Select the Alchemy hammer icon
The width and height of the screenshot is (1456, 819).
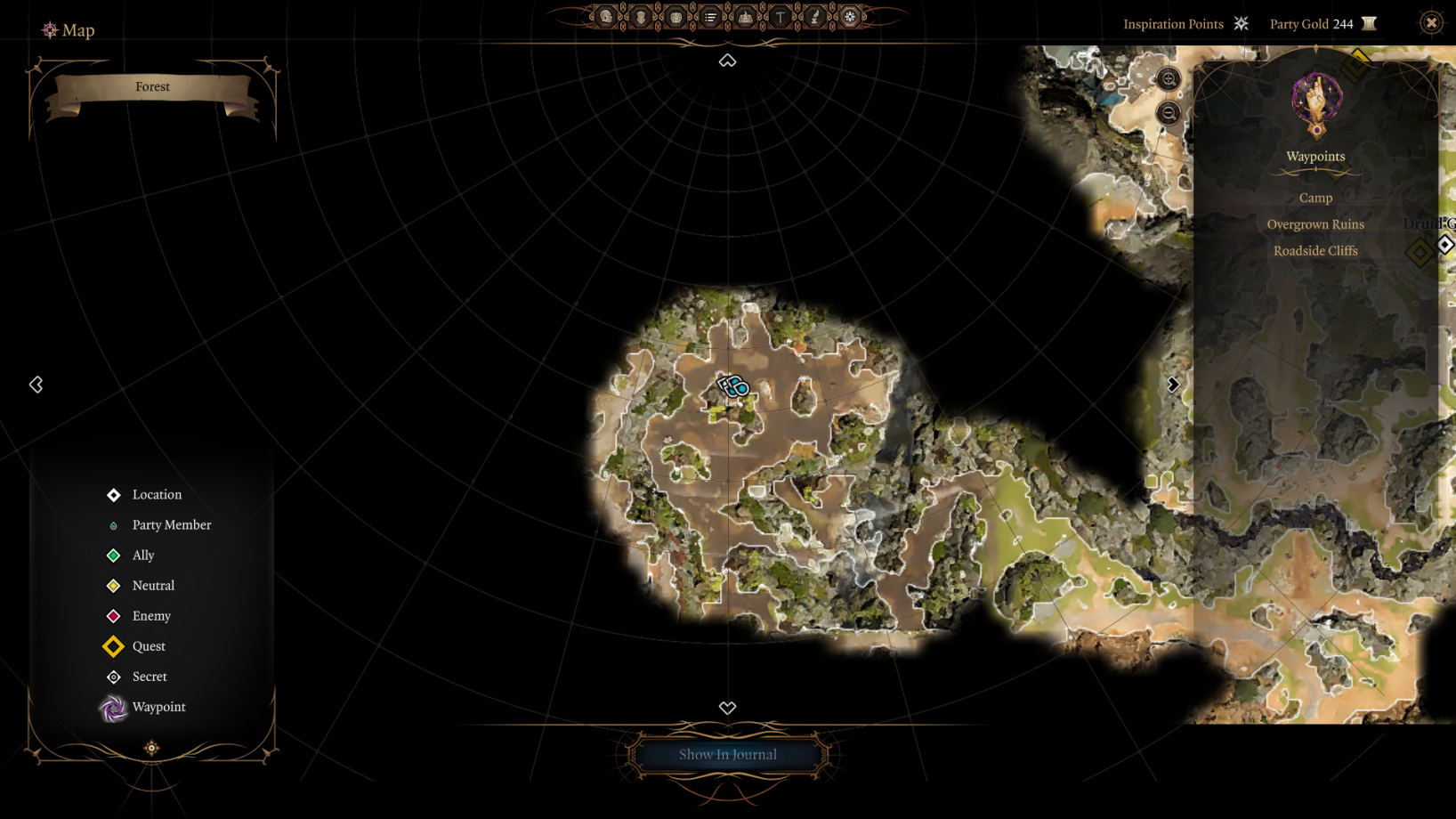[779, 17]
